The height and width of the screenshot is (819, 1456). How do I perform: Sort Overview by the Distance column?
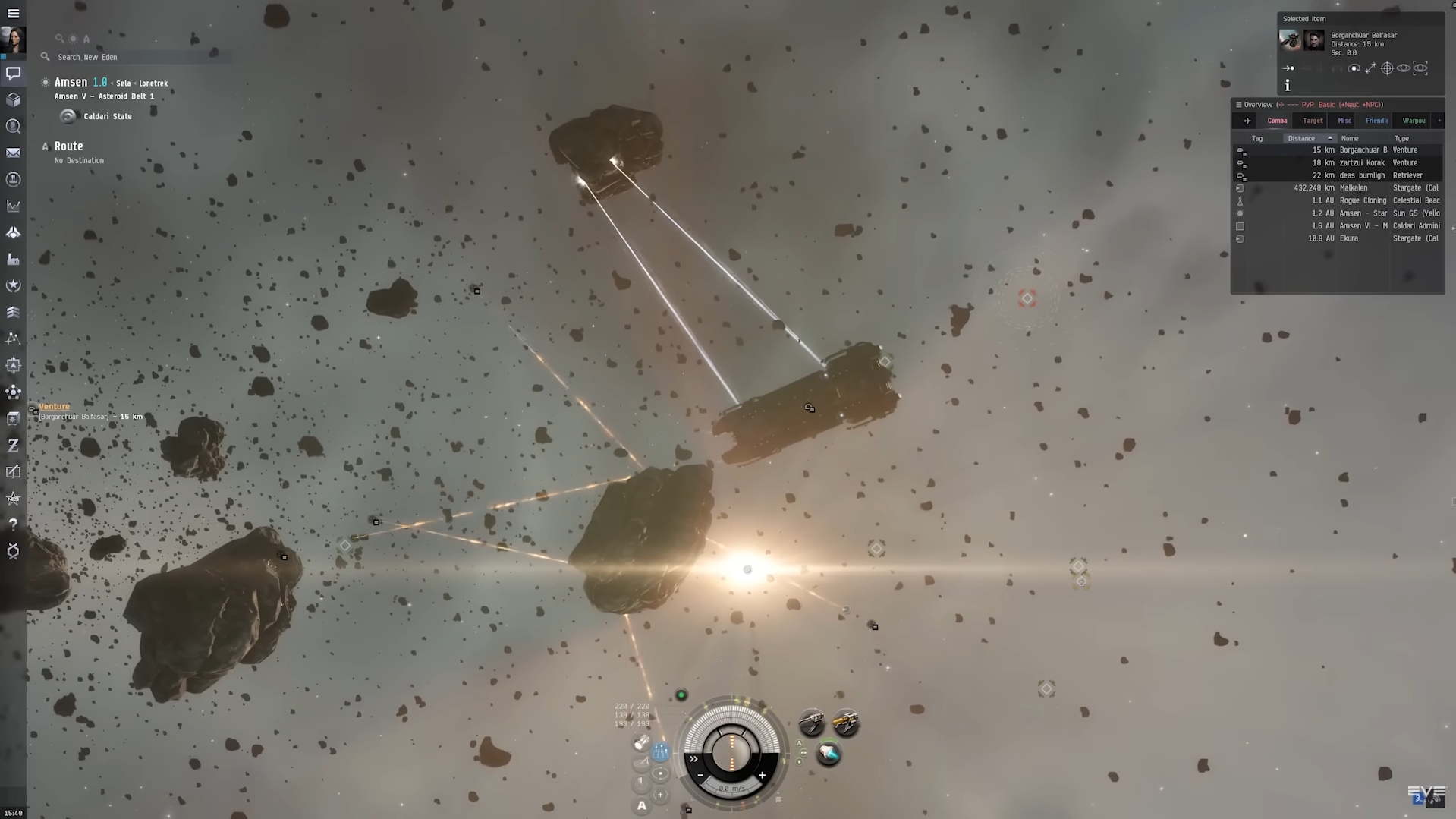1301,138
